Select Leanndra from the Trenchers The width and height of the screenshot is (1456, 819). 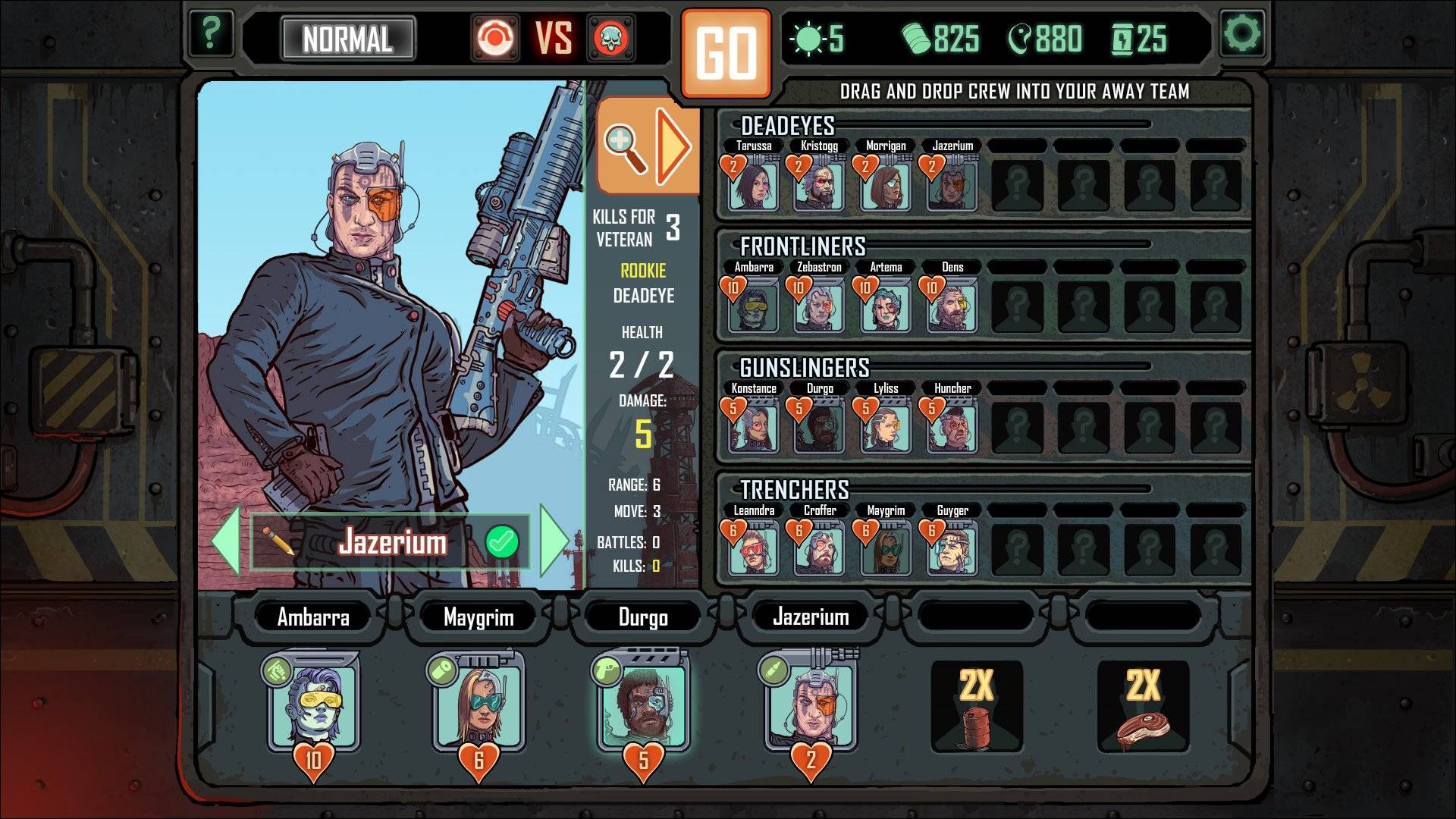(x=753, y=548)
